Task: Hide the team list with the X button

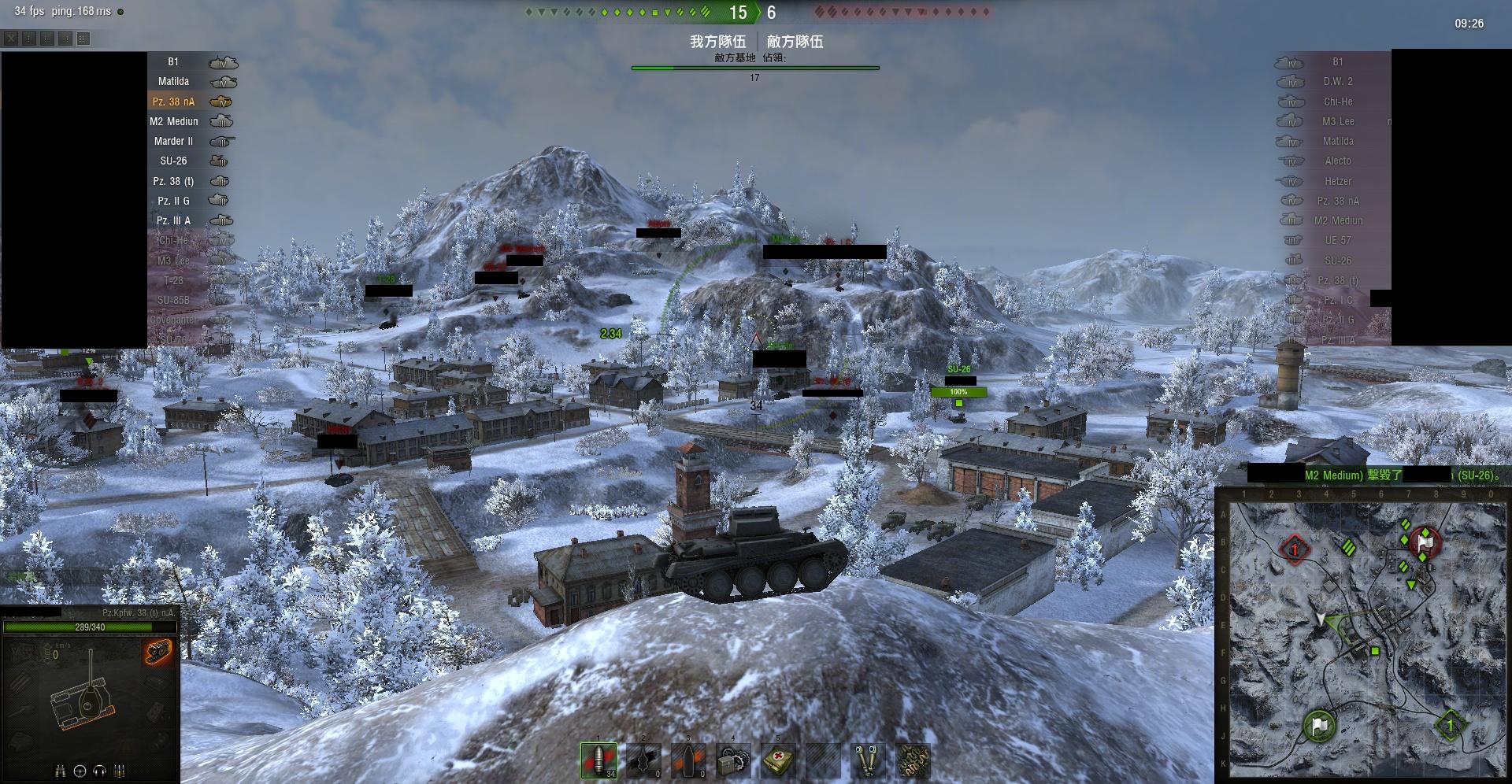Action: pyautogui.click(x=11, y=39)
